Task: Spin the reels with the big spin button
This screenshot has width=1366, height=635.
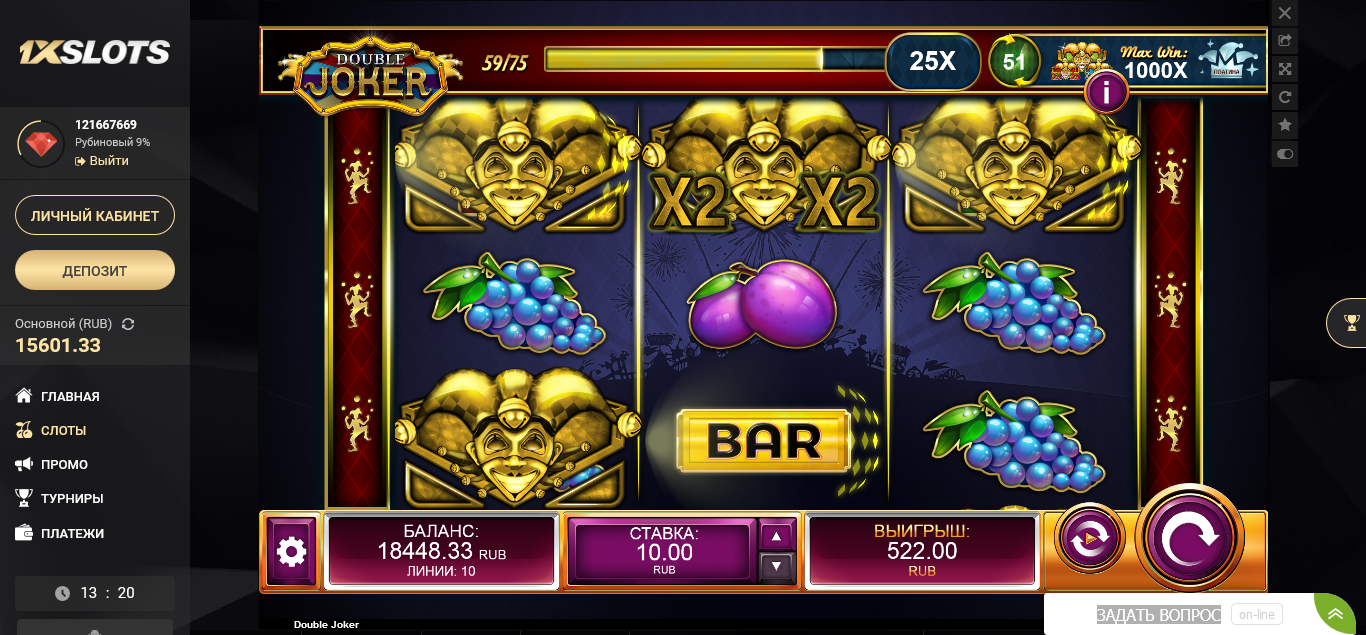Action: [1189, 539]
